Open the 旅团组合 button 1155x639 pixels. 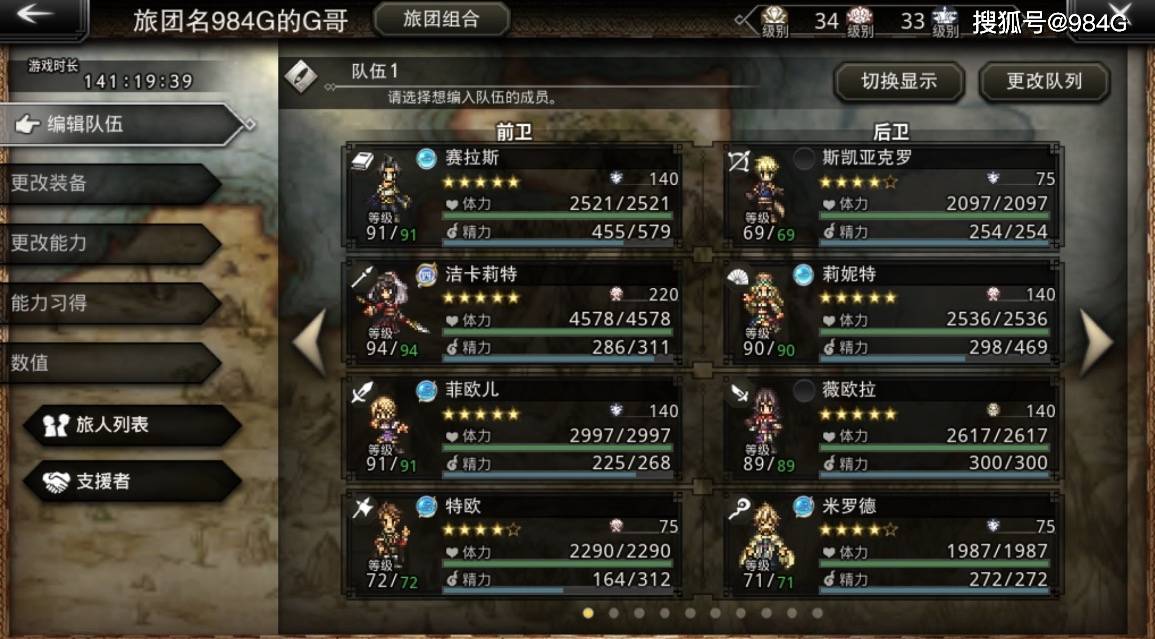pyautogui.click(x=441, y=18)
